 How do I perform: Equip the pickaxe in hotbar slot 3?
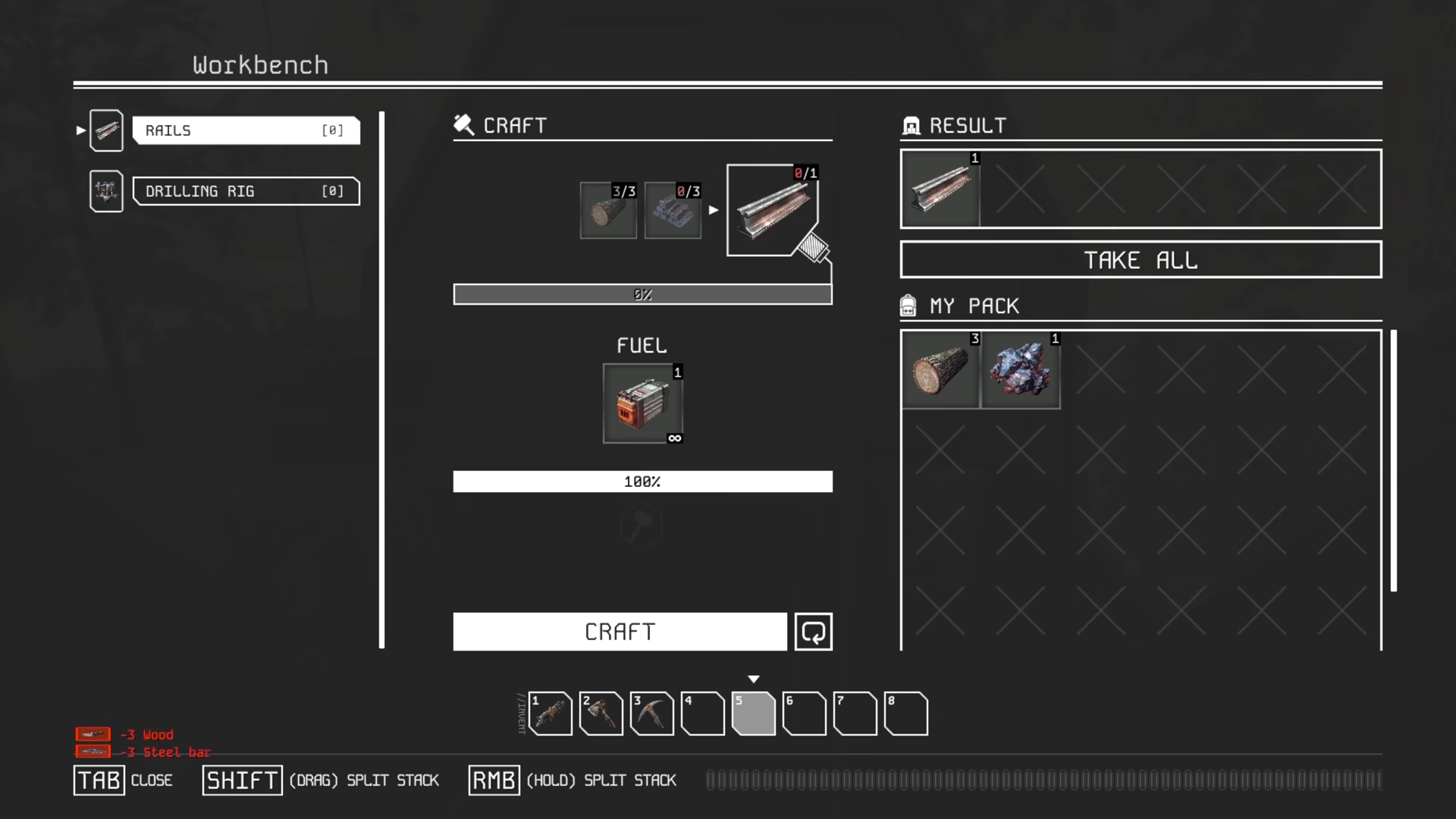pyautogui.click(x=652, y=714)
